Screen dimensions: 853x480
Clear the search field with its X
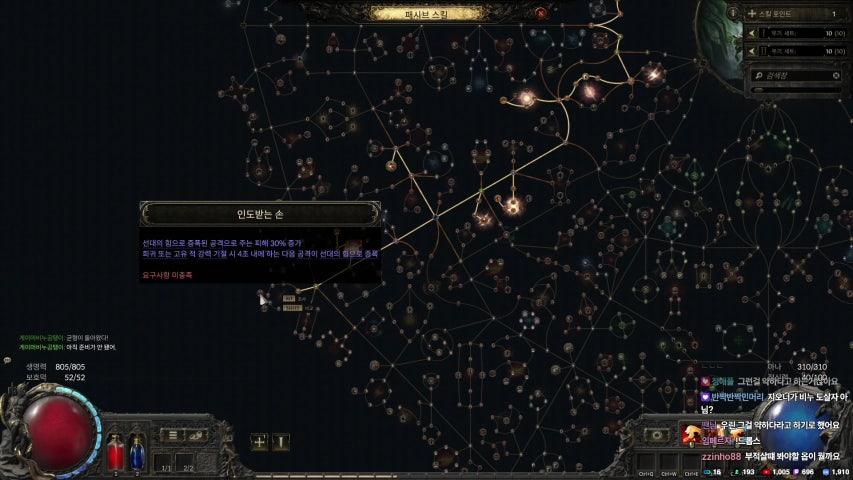coord(836,75)
